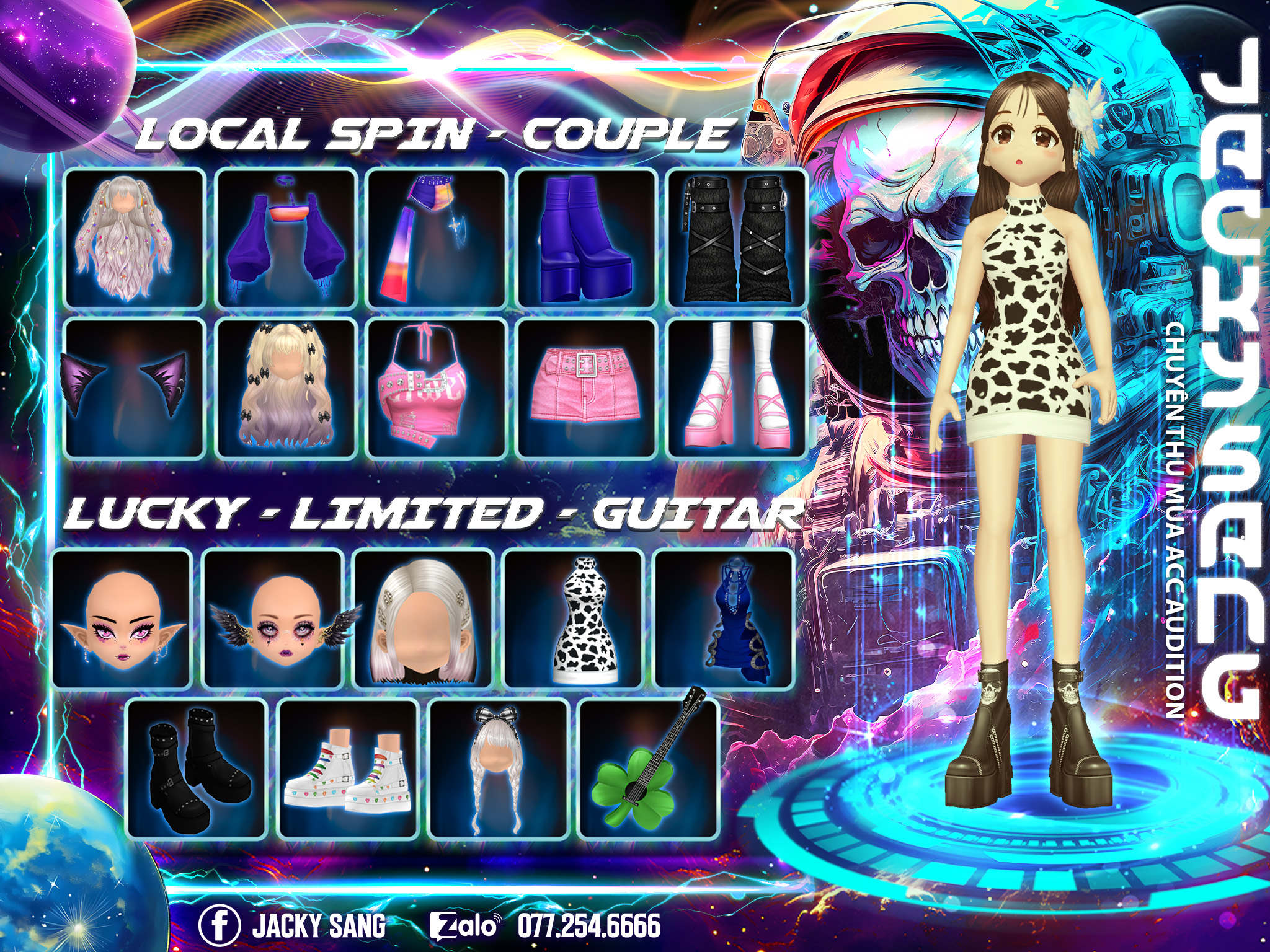
Task: Choose the white sneakers with rainbow laces
Action: click(347, 769)
